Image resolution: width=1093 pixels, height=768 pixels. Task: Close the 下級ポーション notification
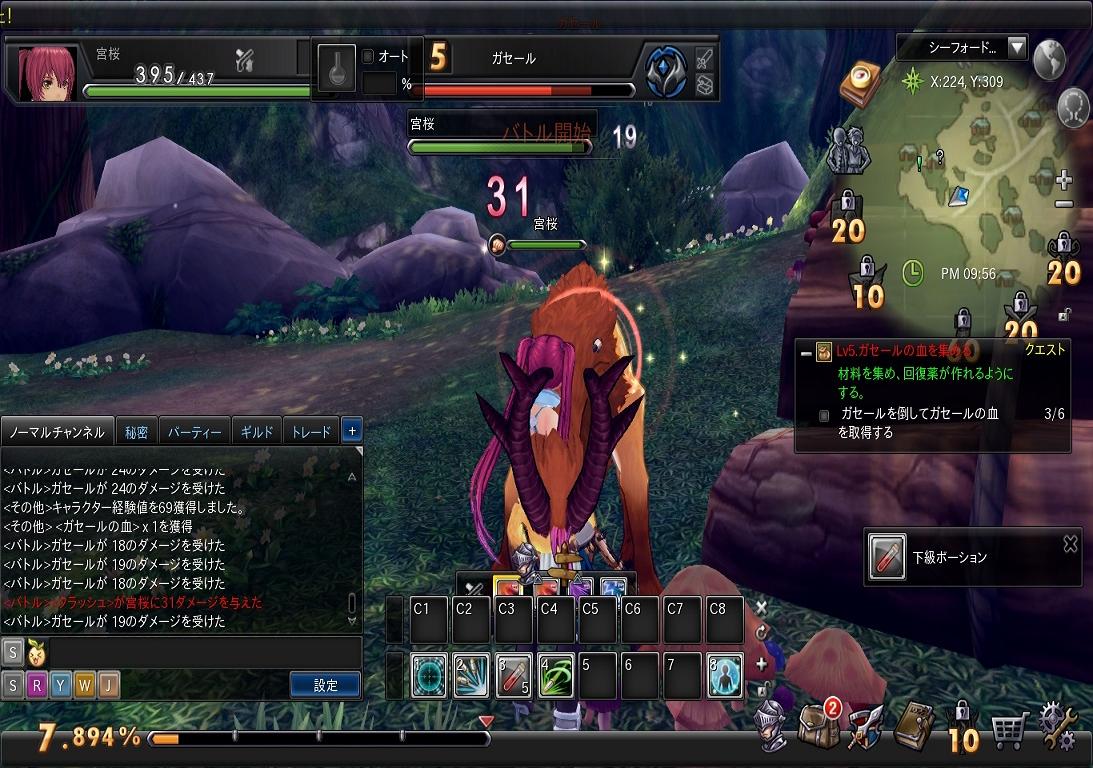point(1070,544)
